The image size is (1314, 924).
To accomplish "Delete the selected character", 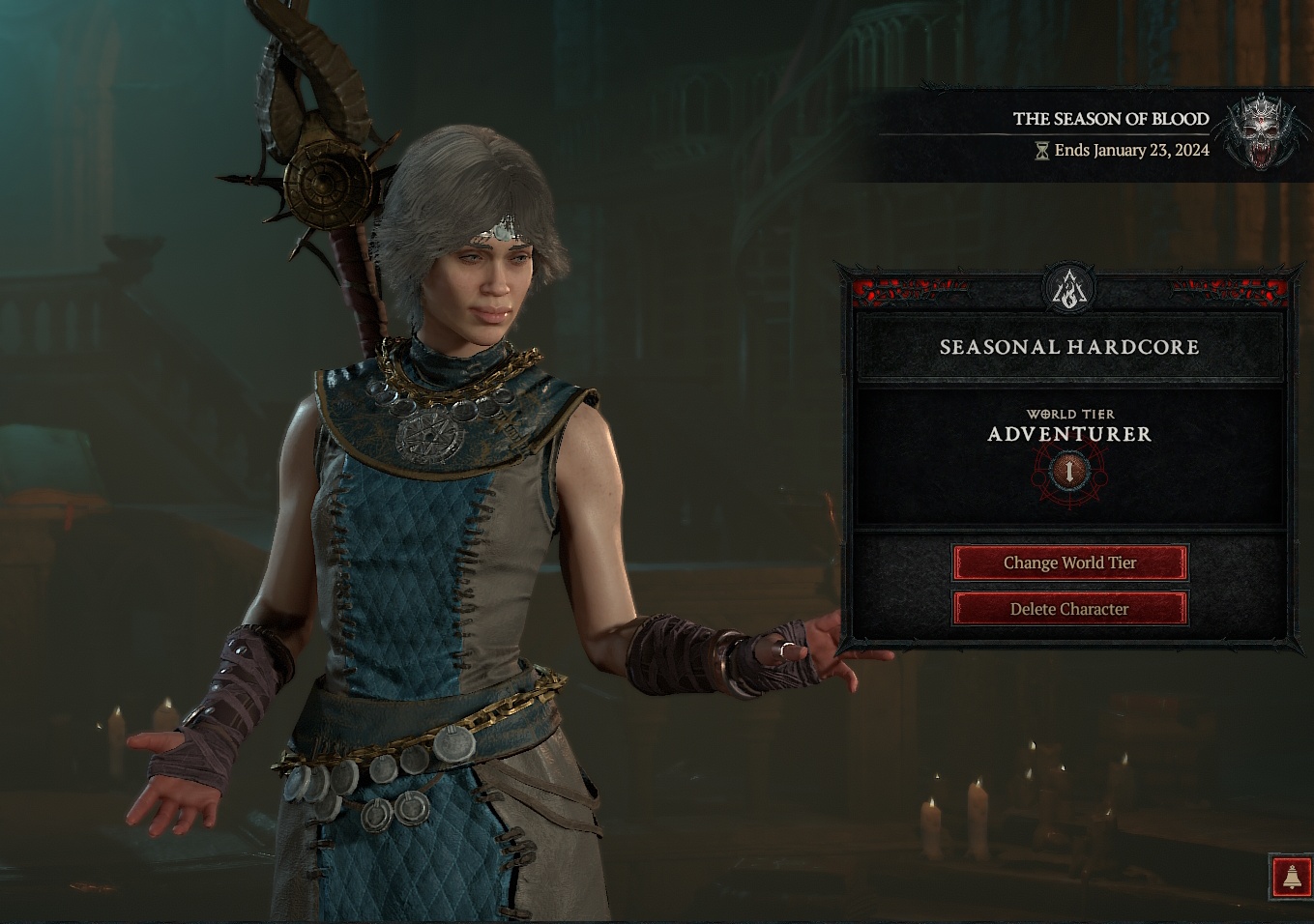I will [1069, 609].
